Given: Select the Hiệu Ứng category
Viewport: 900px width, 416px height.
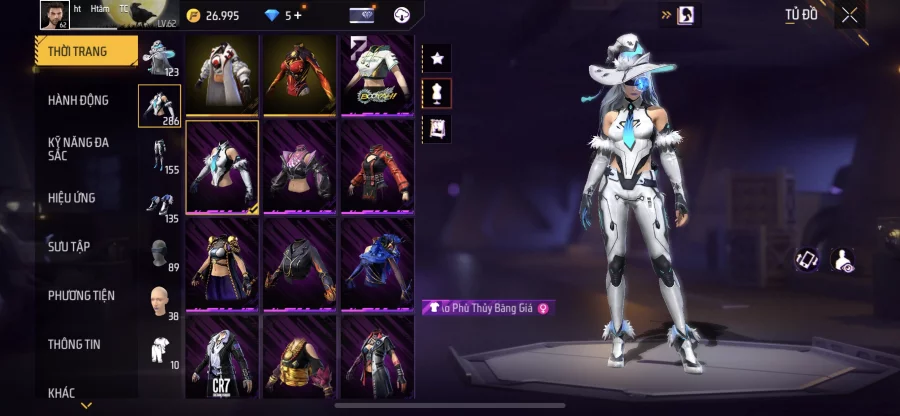Looking at the screenshot, I should click(x=72, y=198).
